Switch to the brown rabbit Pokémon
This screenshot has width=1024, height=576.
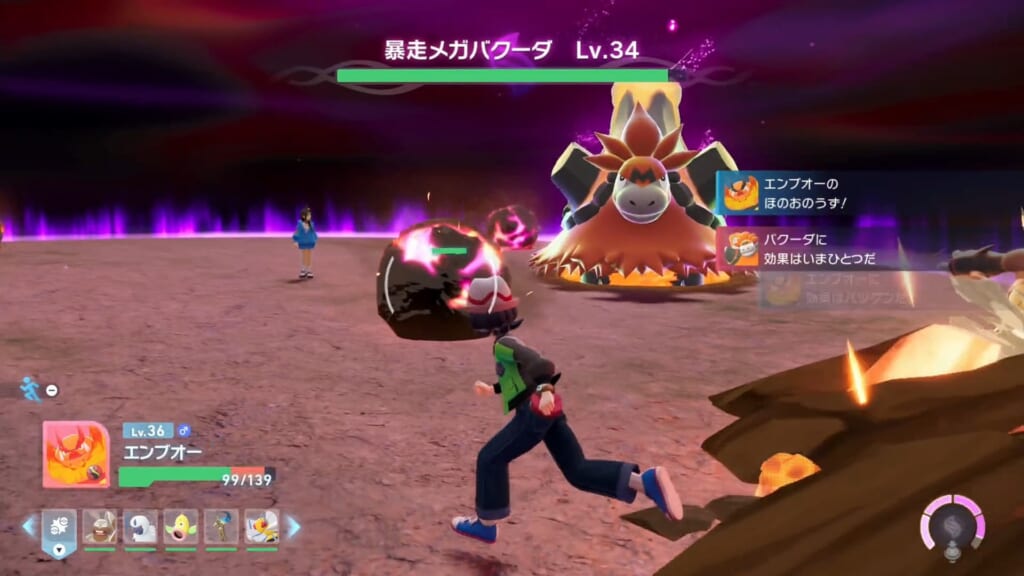point(100,526)
